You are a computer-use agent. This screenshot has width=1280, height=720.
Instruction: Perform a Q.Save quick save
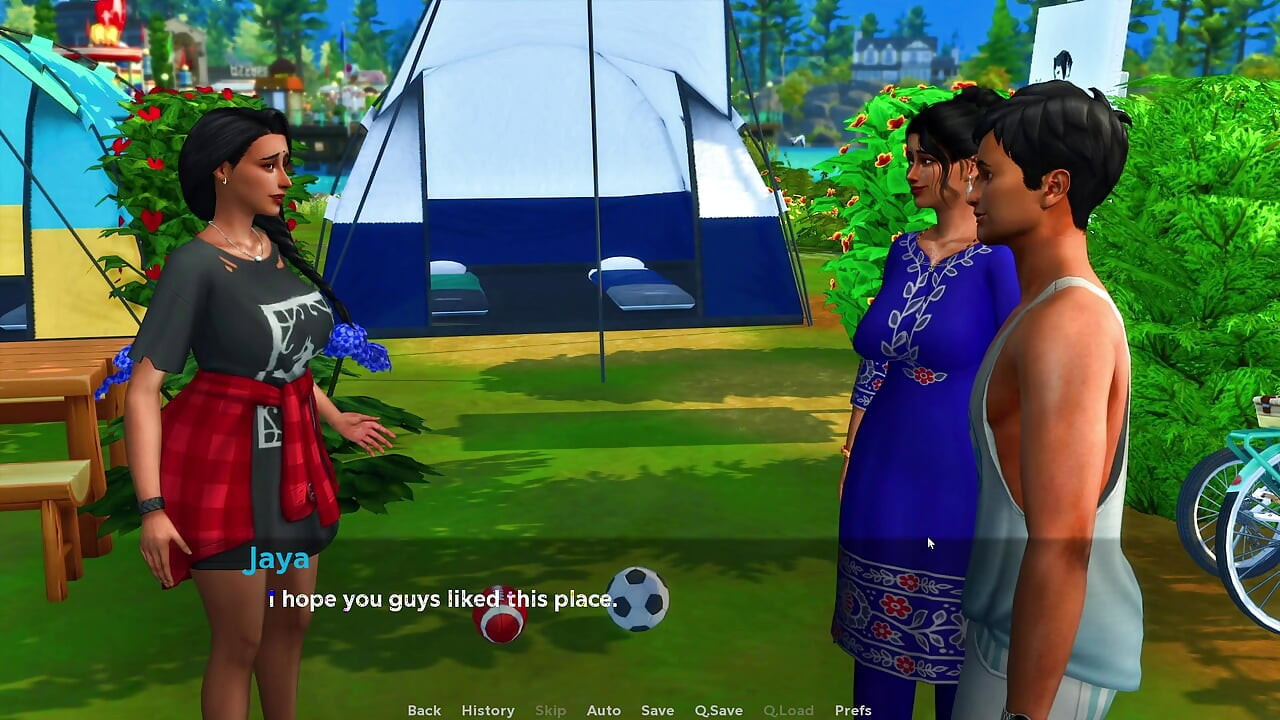720,710
